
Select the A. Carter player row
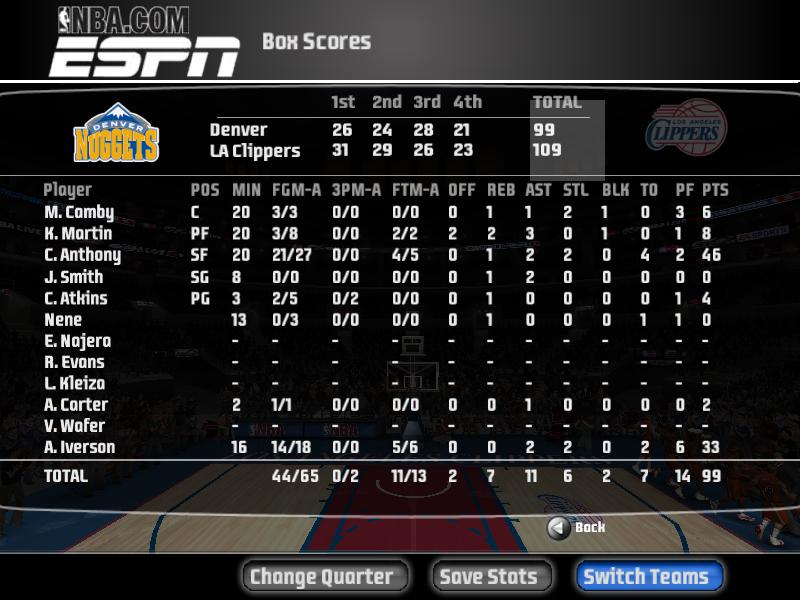coord(76,405)
